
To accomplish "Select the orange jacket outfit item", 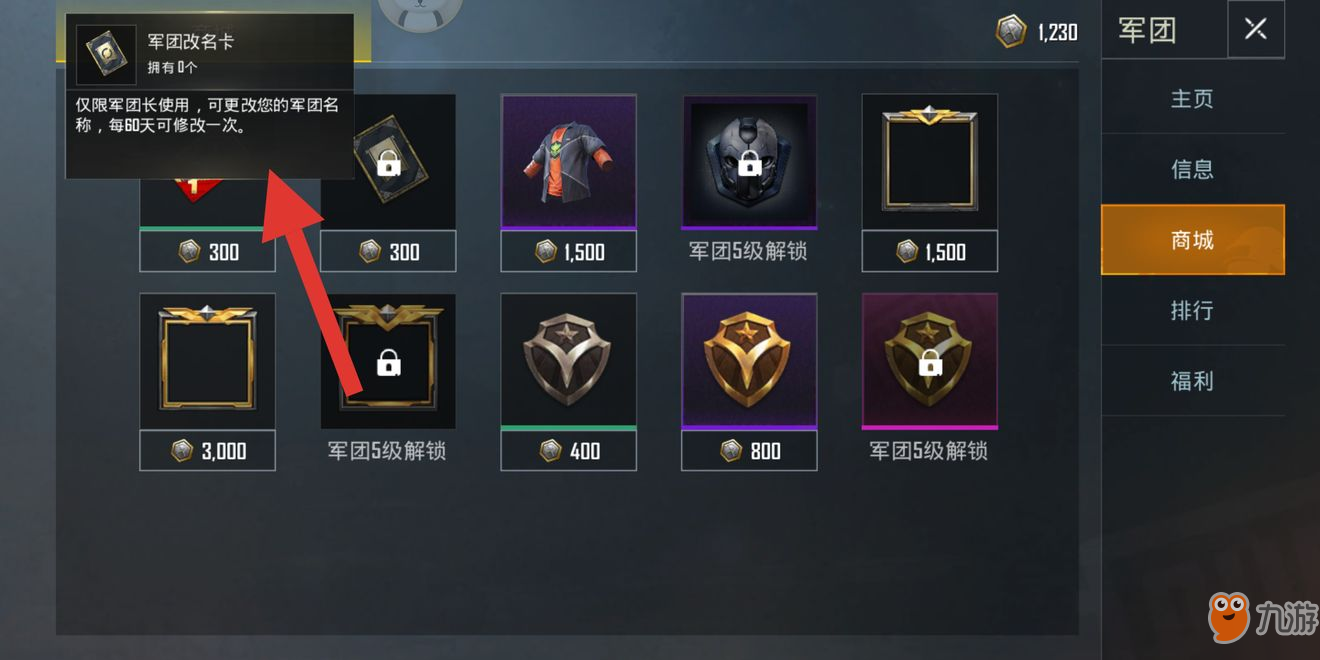I will tap(568, 163).
